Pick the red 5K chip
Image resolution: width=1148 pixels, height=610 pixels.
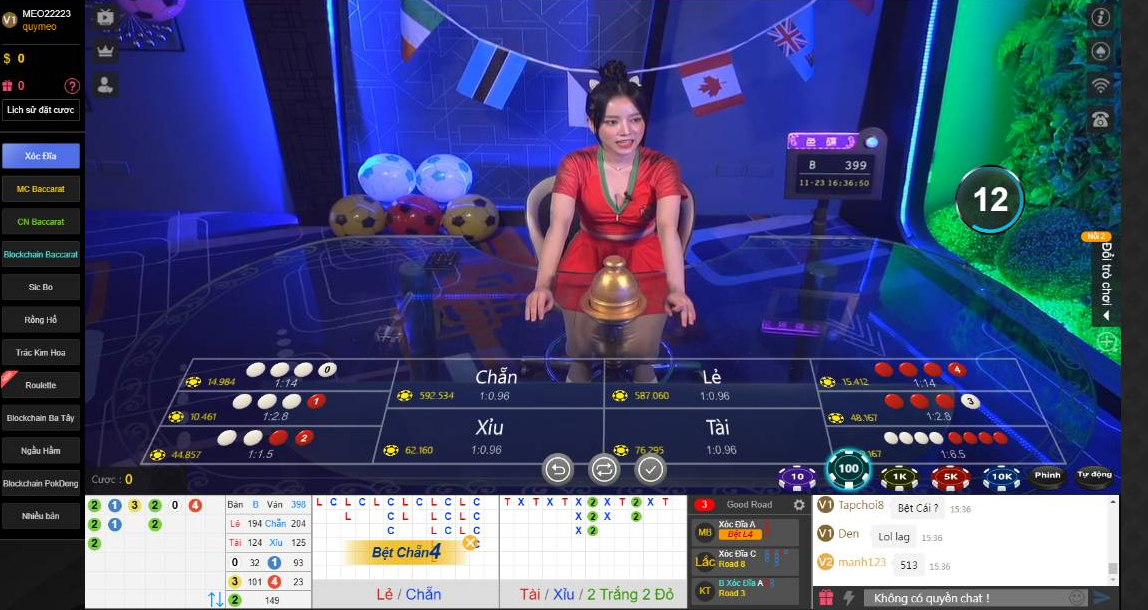(950, 477)
